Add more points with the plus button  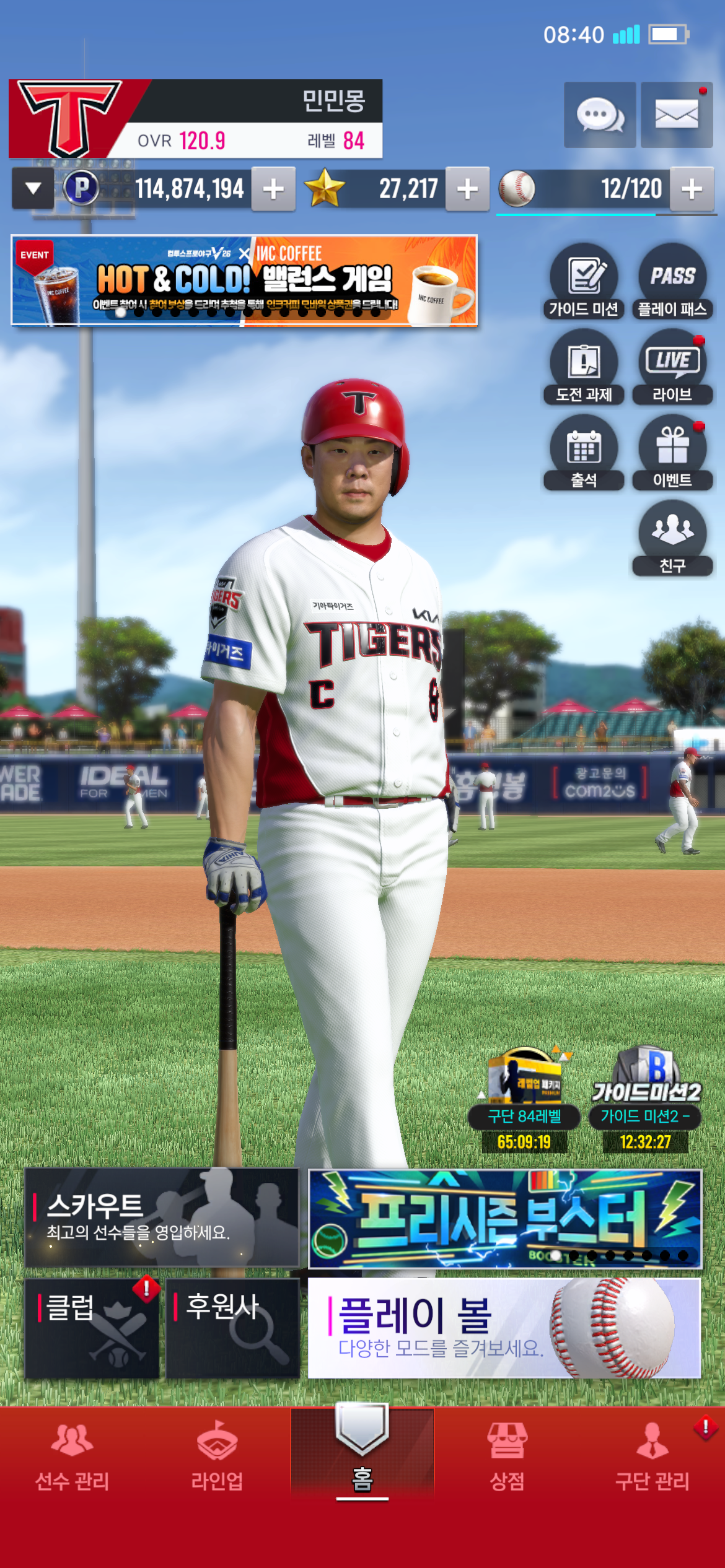273,189
